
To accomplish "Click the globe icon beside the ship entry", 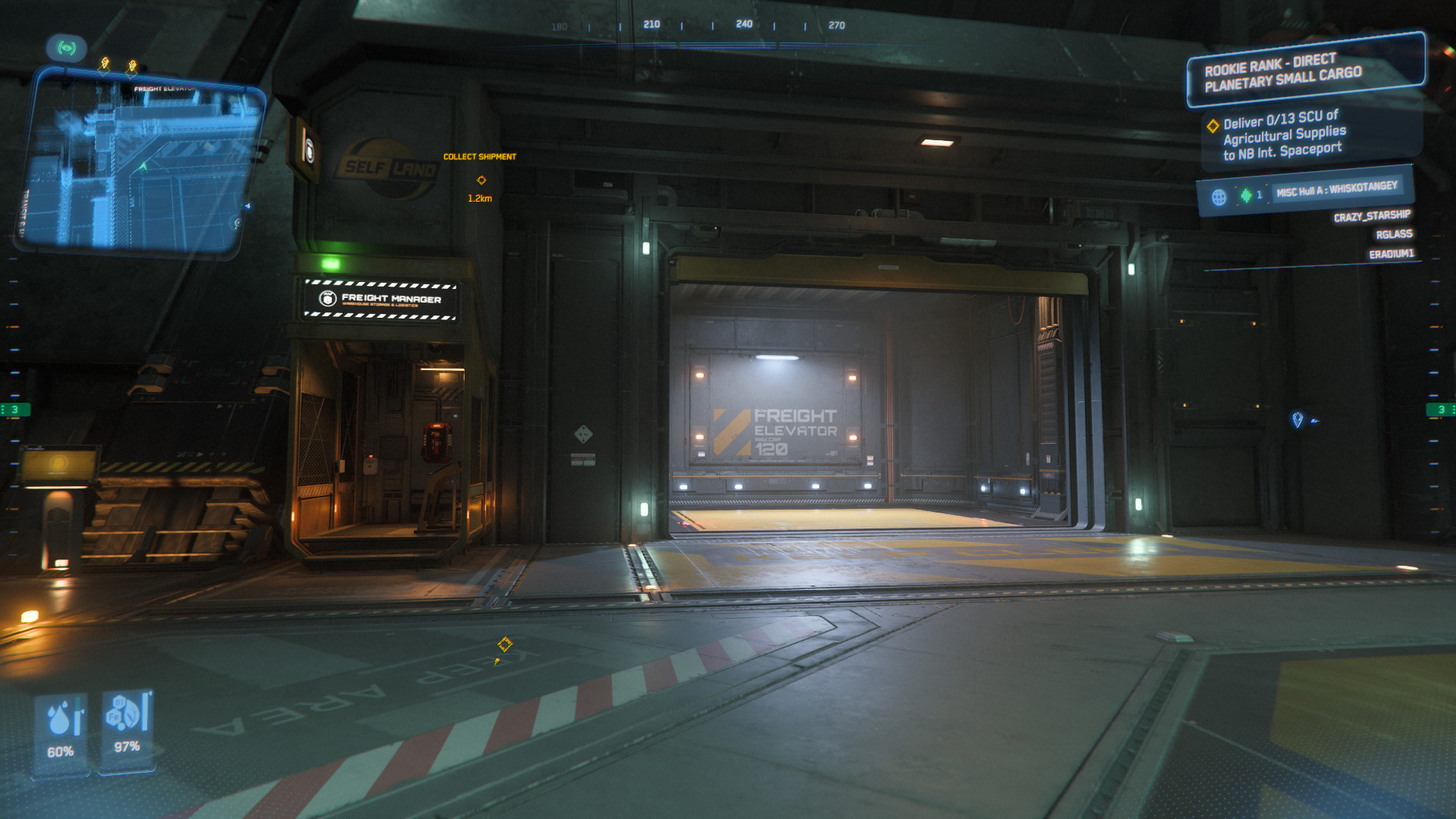I will pyautogui.click(x=1219, y=197).
